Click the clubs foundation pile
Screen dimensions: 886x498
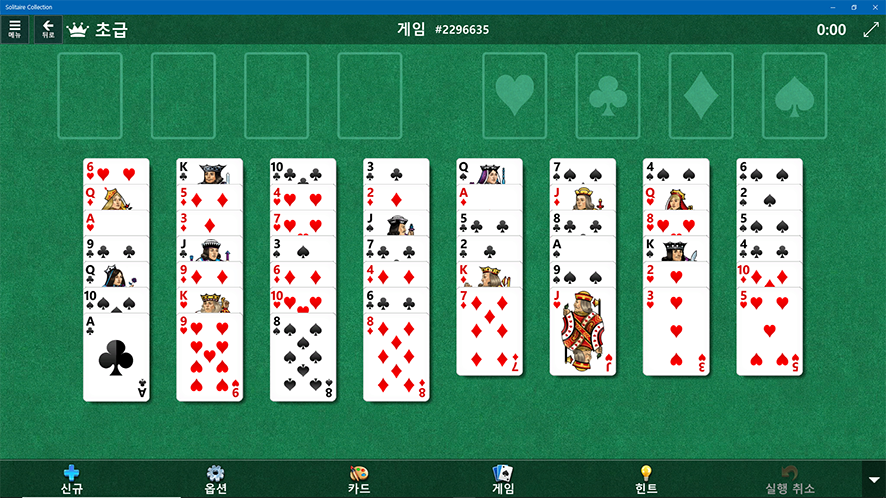pyautogui.click(x=608, y=95)
